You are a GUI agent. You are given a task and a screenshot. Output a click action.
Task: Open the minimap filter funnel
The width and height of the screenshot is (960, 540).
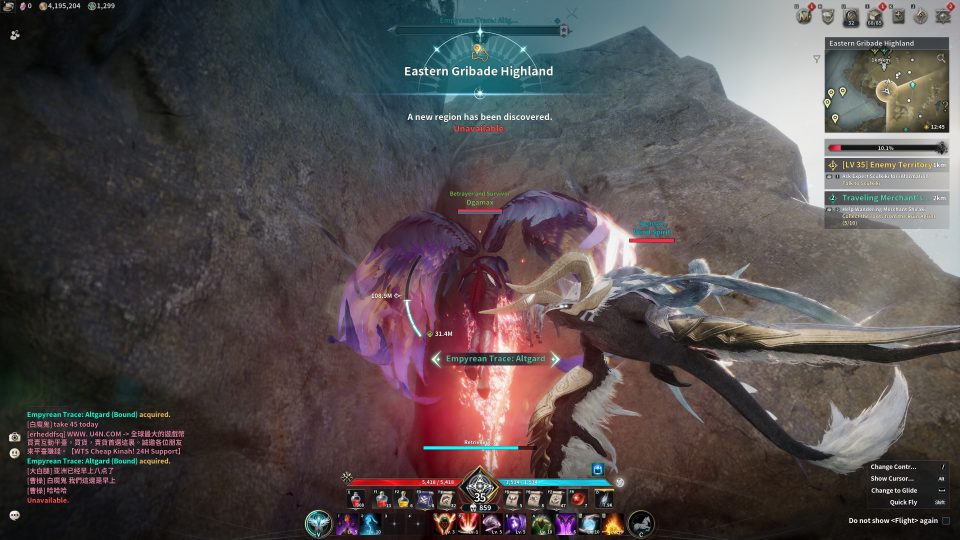point(817,59)
